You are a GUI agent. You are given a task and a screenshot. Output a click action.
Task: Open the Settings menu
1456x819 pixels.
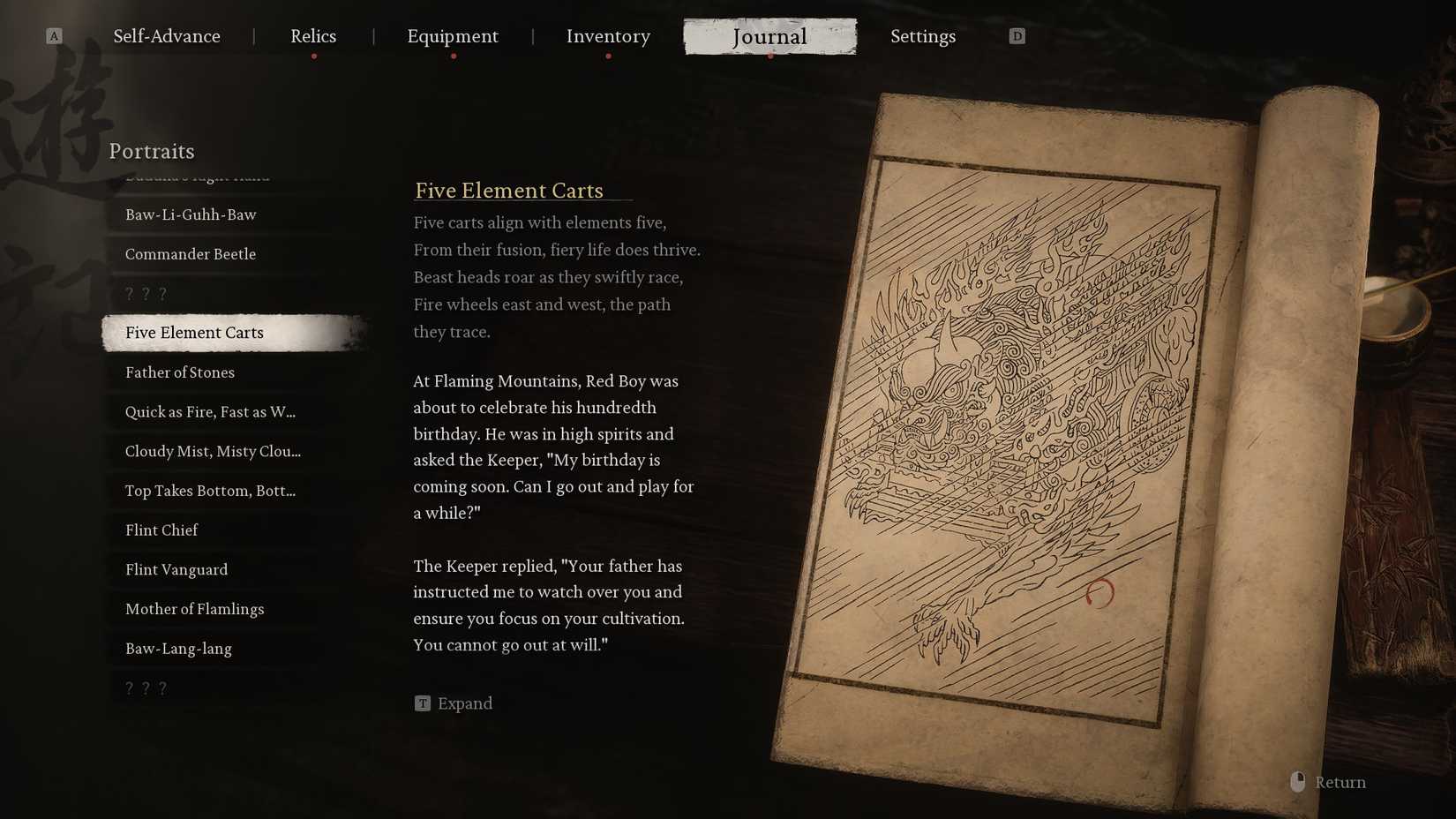(x=923, y=36)
